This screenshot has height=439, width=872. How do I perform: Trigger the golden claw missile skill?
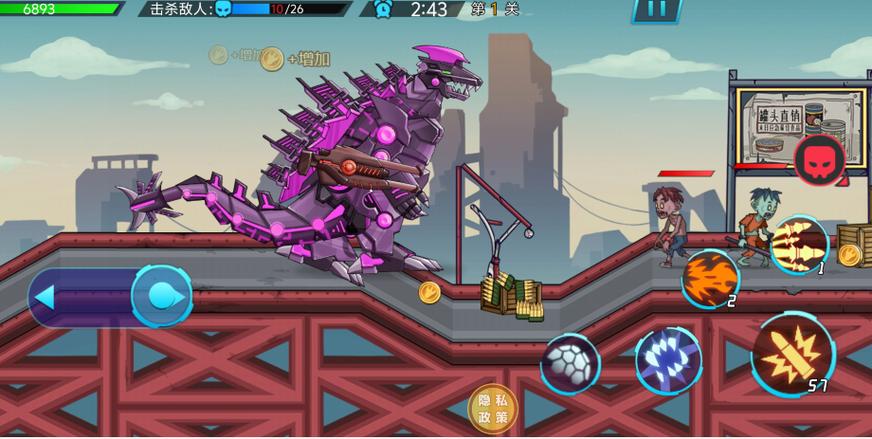click(799, 243)
